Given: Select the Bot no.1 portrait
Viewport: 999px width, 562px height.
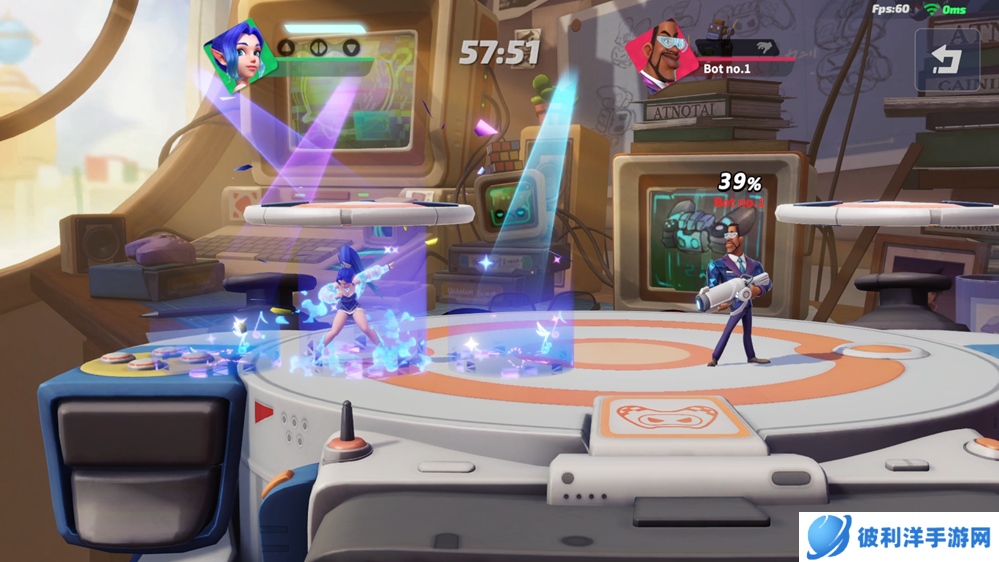Looking at the screenshot, I should point(661,53).
